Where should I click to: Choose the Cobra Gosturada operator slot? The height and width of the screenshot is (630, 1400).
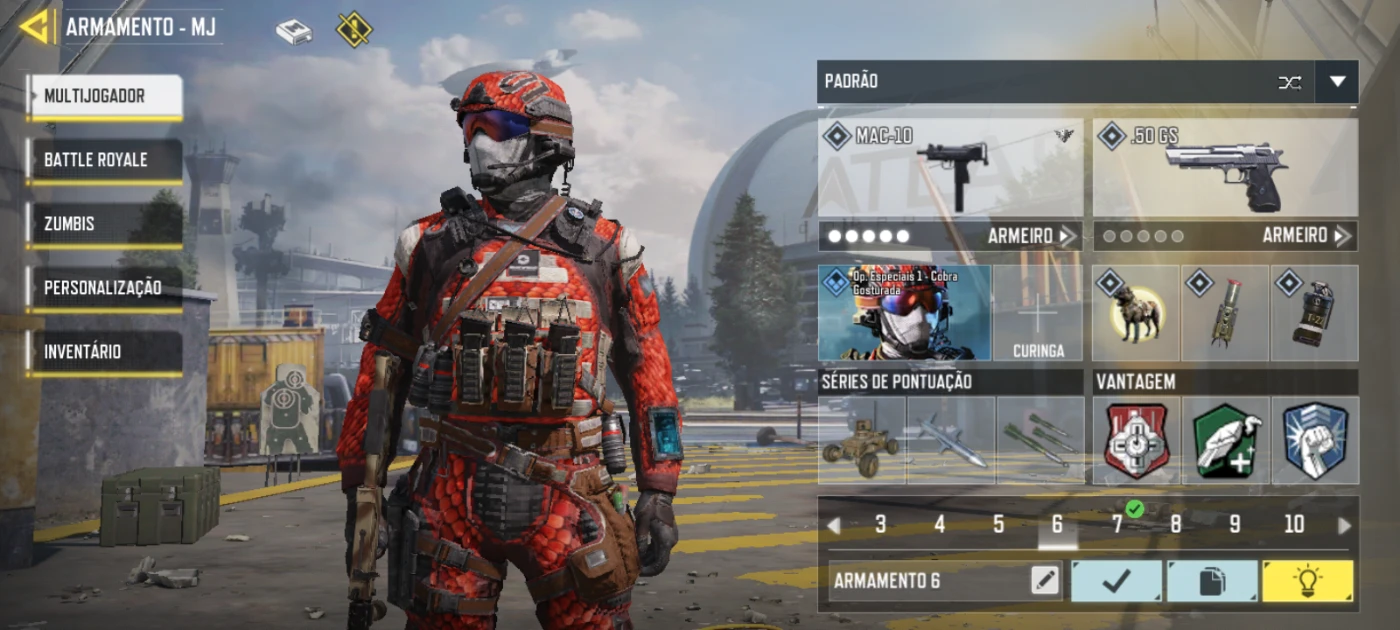coord(905,313)
